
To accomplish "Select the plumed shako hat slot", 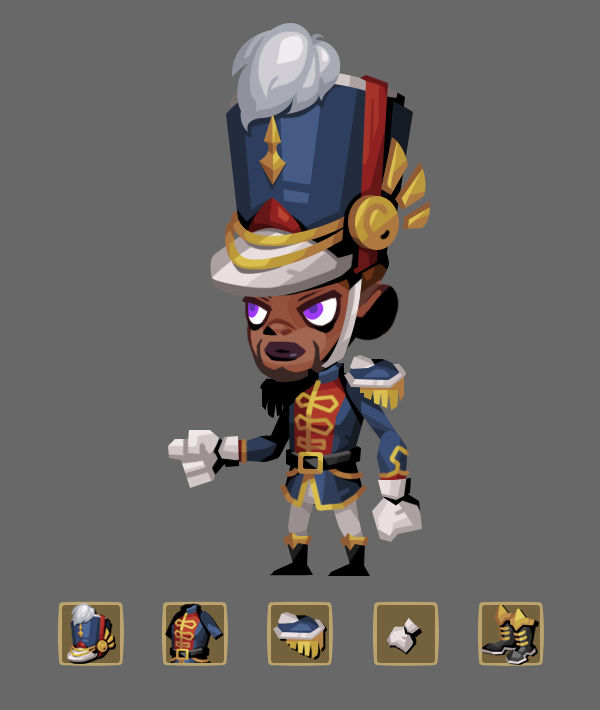I will coord(91,634).
